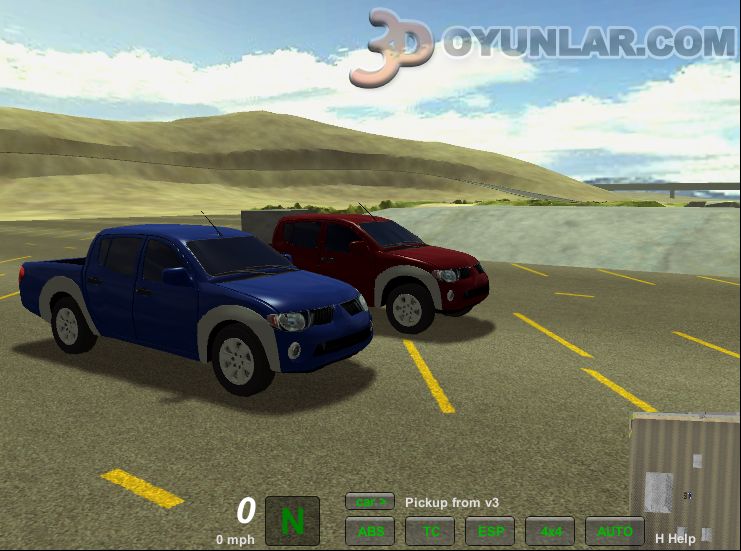Toggle TC traction control

click(x=430, y=531)
